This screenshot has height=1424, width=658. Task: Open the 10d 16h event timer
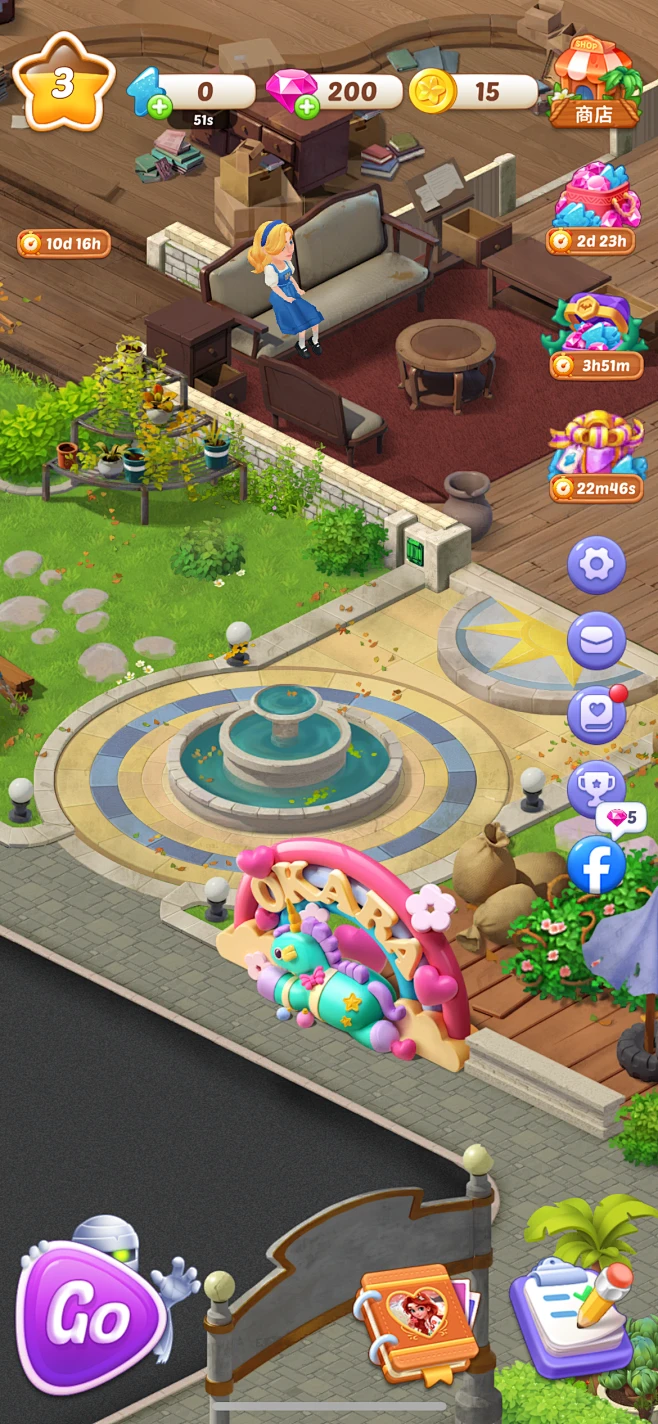click(x=64, y=243)
